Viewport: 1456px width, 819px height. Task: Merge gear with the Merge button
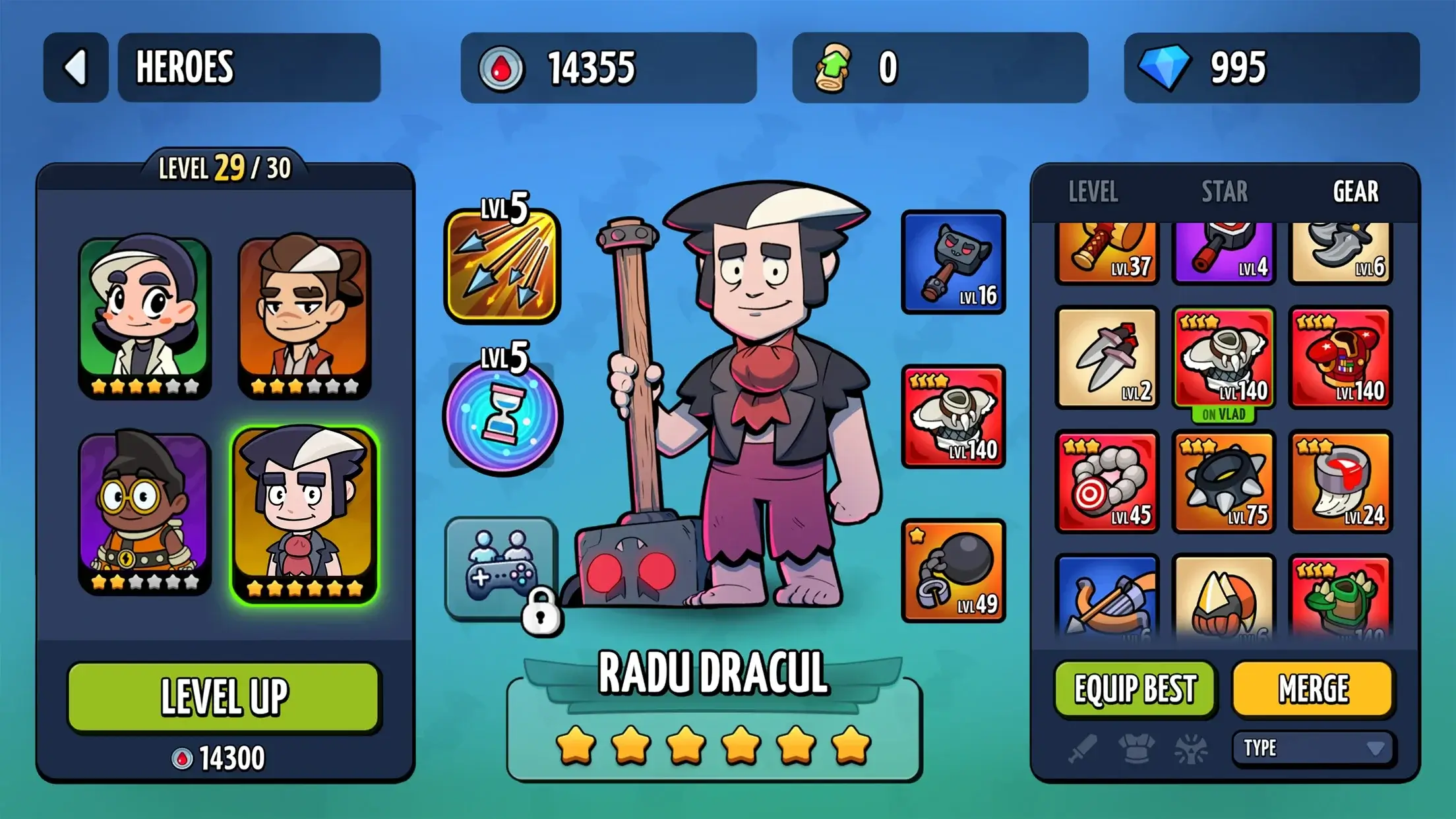(x=1313, y=689)
